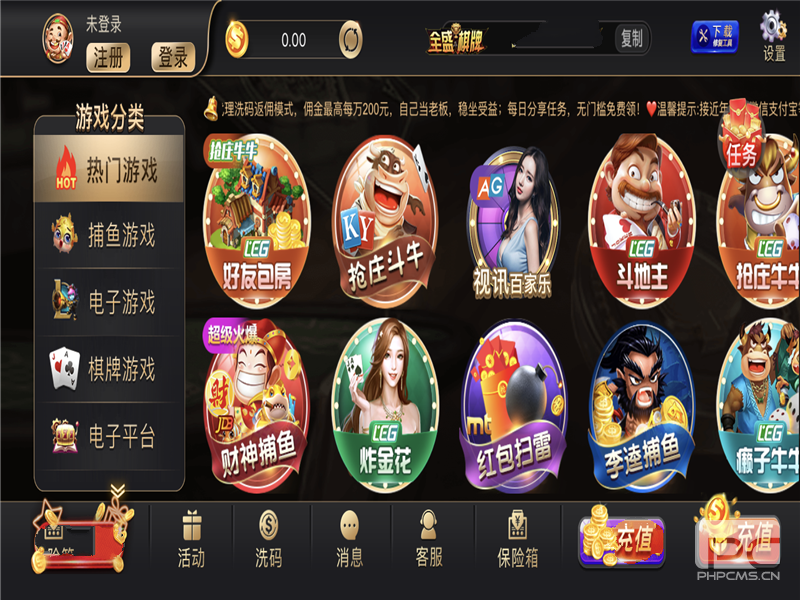Image resolution: width=800 pixels, height=600 pixels.
Task: Choose the 棋牌游戏 card games category
Action: click(x=110, y=369)
